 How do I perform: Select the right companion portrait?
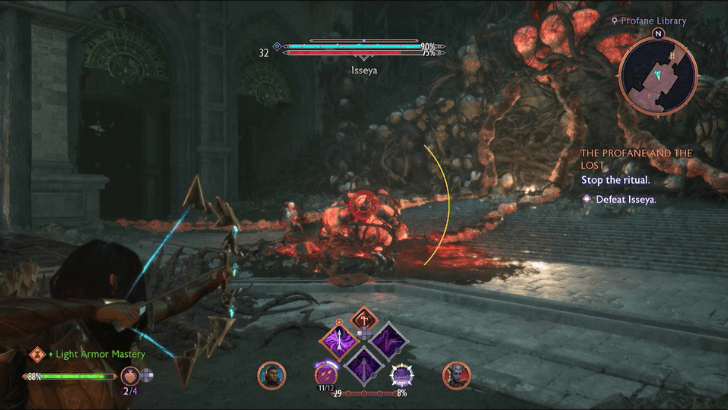(x=456, y=375)
